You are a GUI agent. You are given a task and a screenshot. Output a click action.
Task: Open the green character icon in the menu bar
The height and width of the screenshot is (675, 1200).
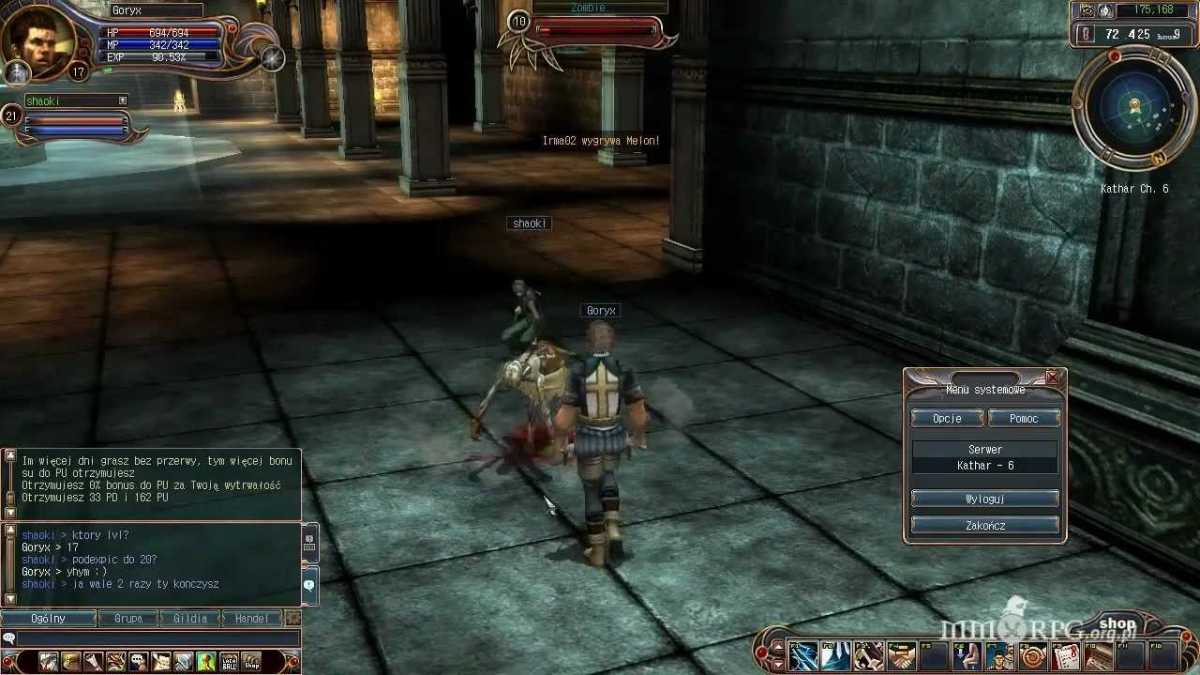(206, 661)
